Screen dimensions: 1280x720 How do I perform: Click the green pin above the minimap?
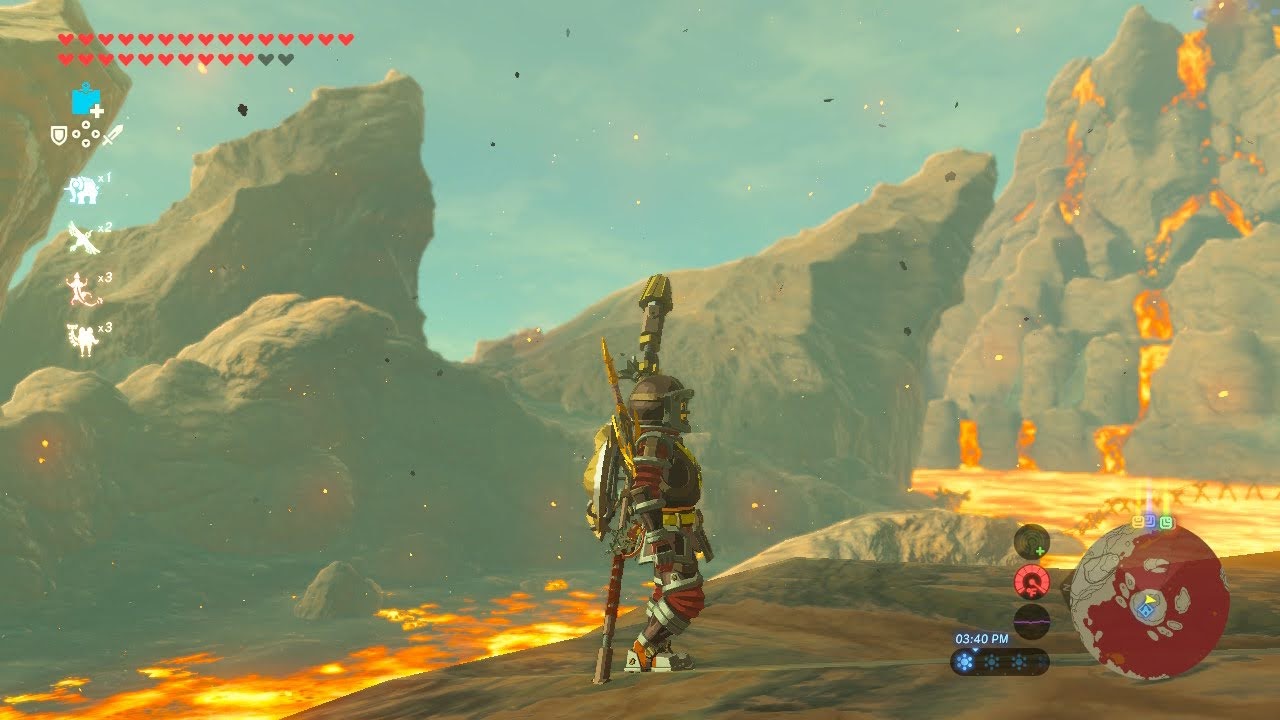1166,523
